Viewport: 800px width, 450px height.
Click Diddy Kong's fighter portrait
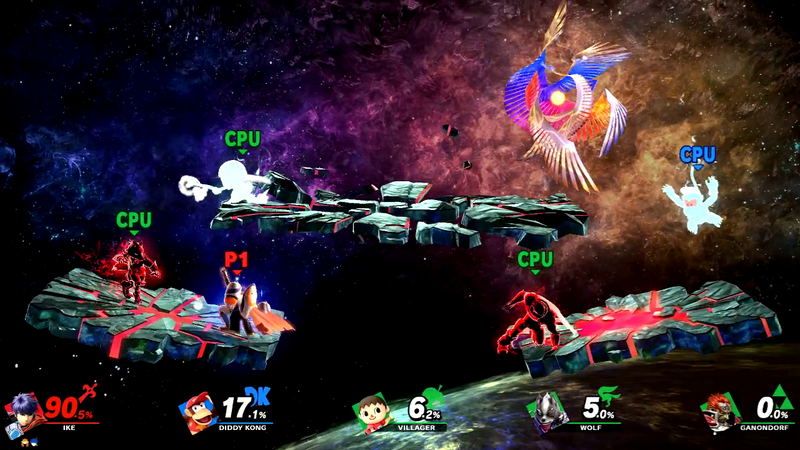click(196, 412)
